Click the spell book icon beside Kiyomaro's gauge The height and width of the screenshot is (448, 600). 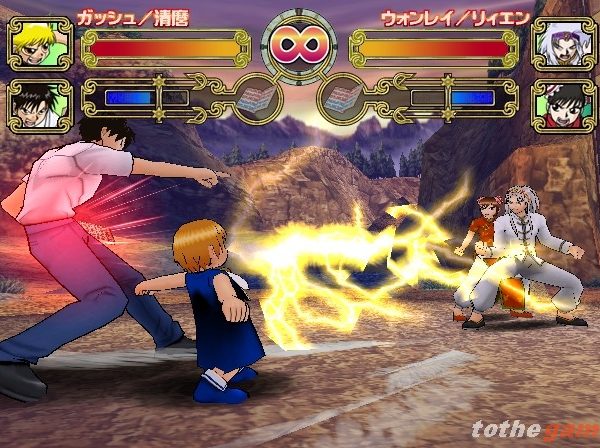point(258,99)
